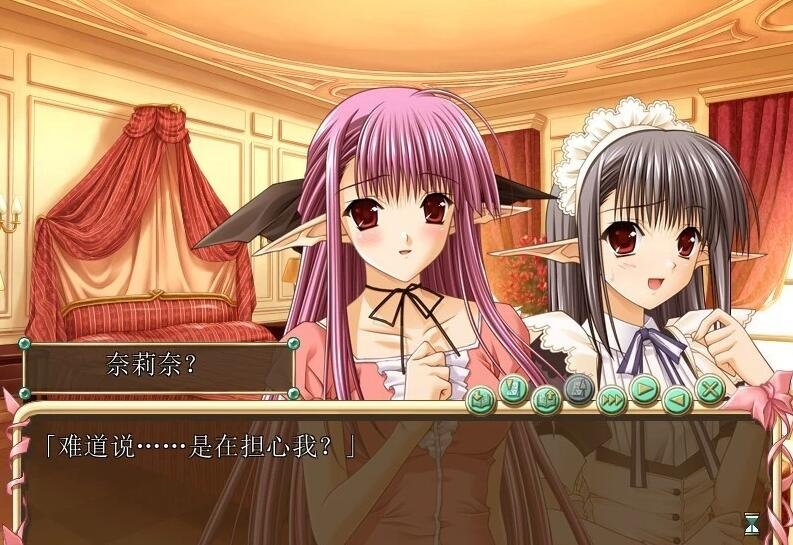Advance the dialogue by clicking the text box

pyautogui.click(x=400, y=480)
